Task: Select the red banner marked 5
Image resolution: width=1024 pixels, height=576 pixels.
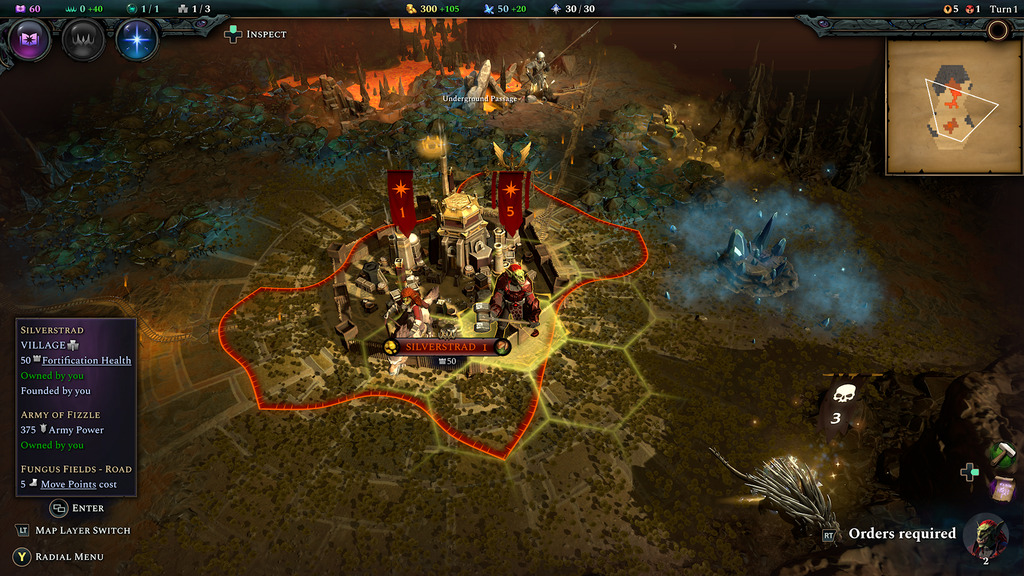Action: coord(511,200)
